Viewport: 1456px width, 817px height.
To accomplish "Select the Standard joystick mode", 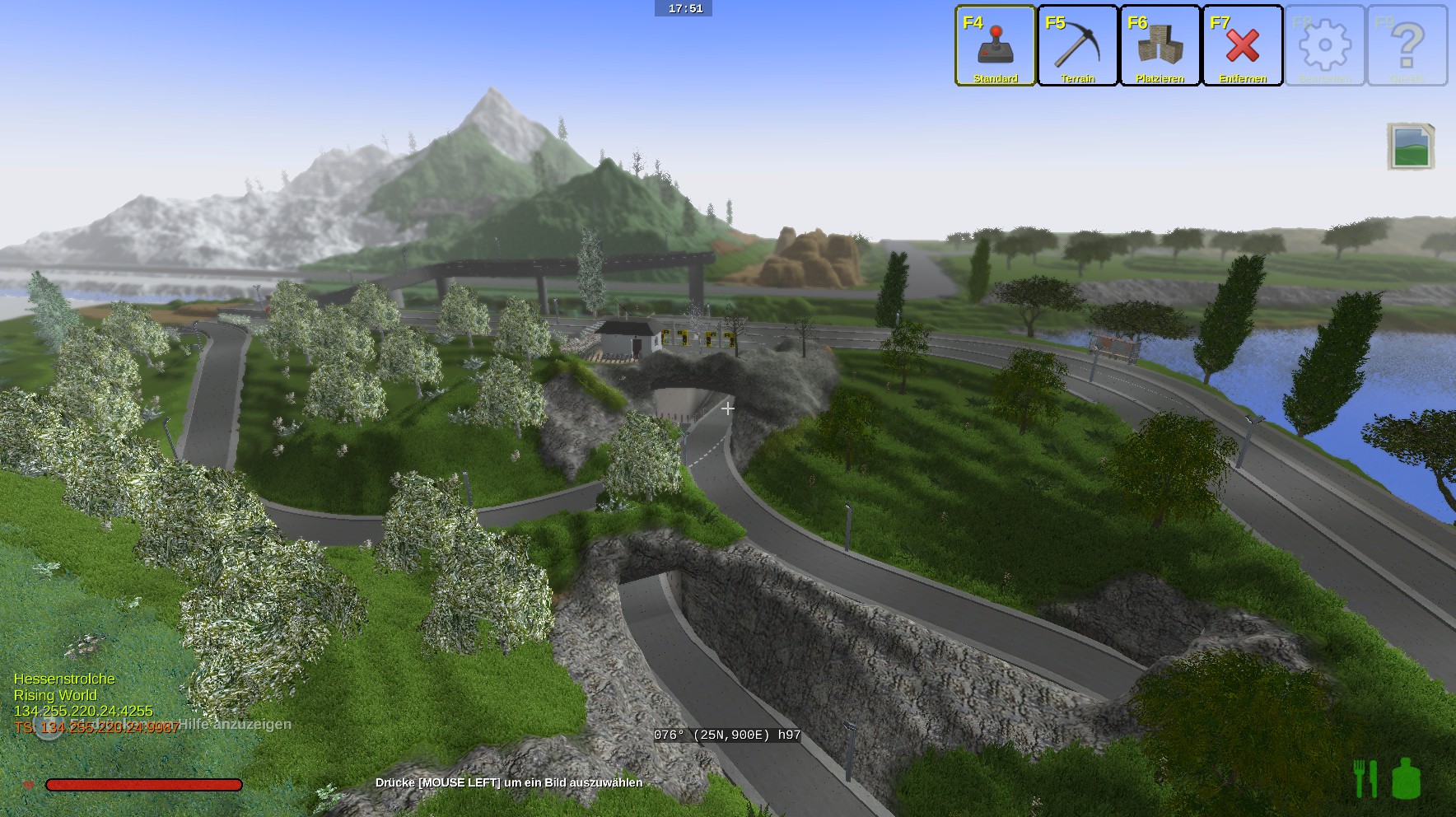I will click(995, 46).
